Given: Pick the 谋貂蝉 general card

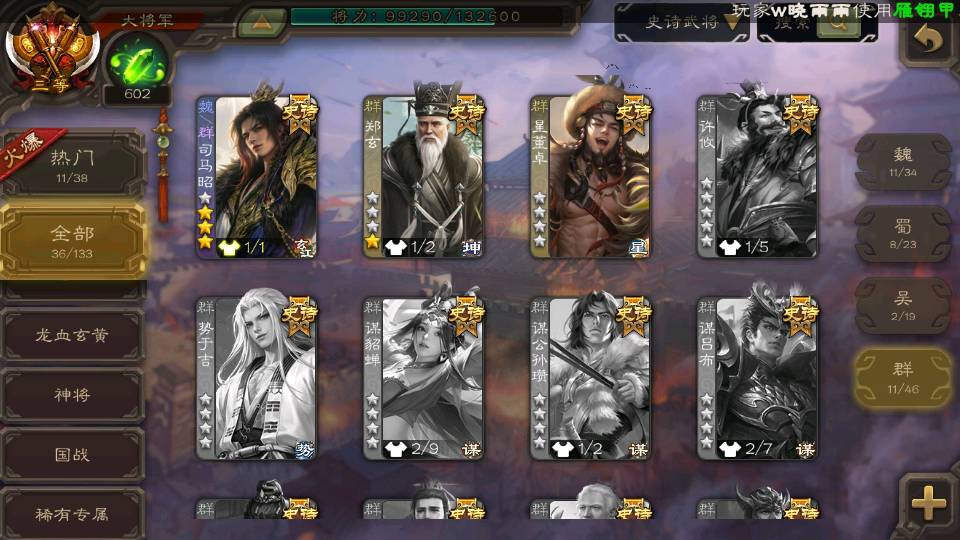Looking at the screenshot, I should click(x=424, y=378).
